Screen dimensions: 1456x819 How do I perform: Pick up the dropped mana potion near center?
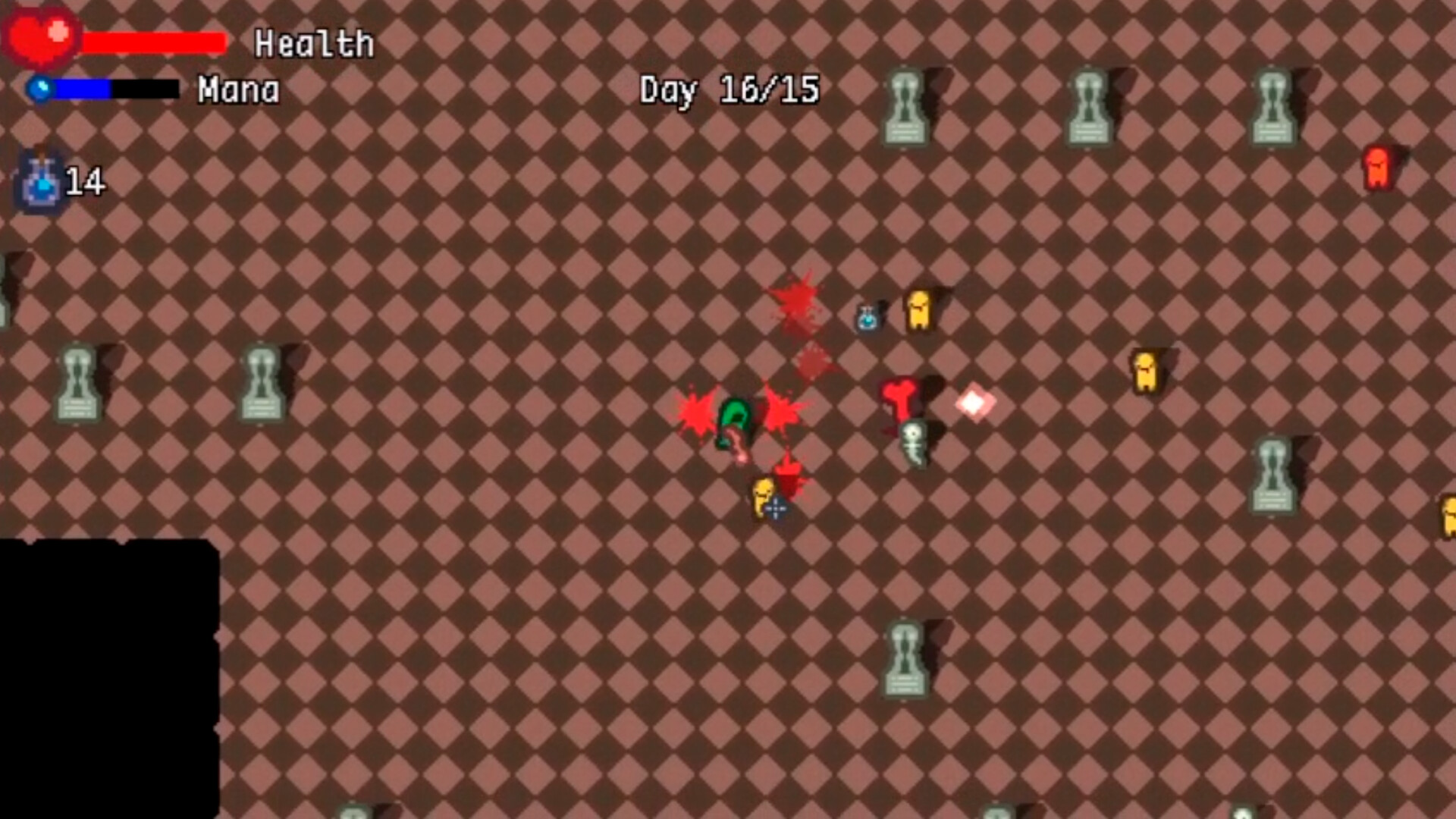pyautogui.click(x=866, y=318)
